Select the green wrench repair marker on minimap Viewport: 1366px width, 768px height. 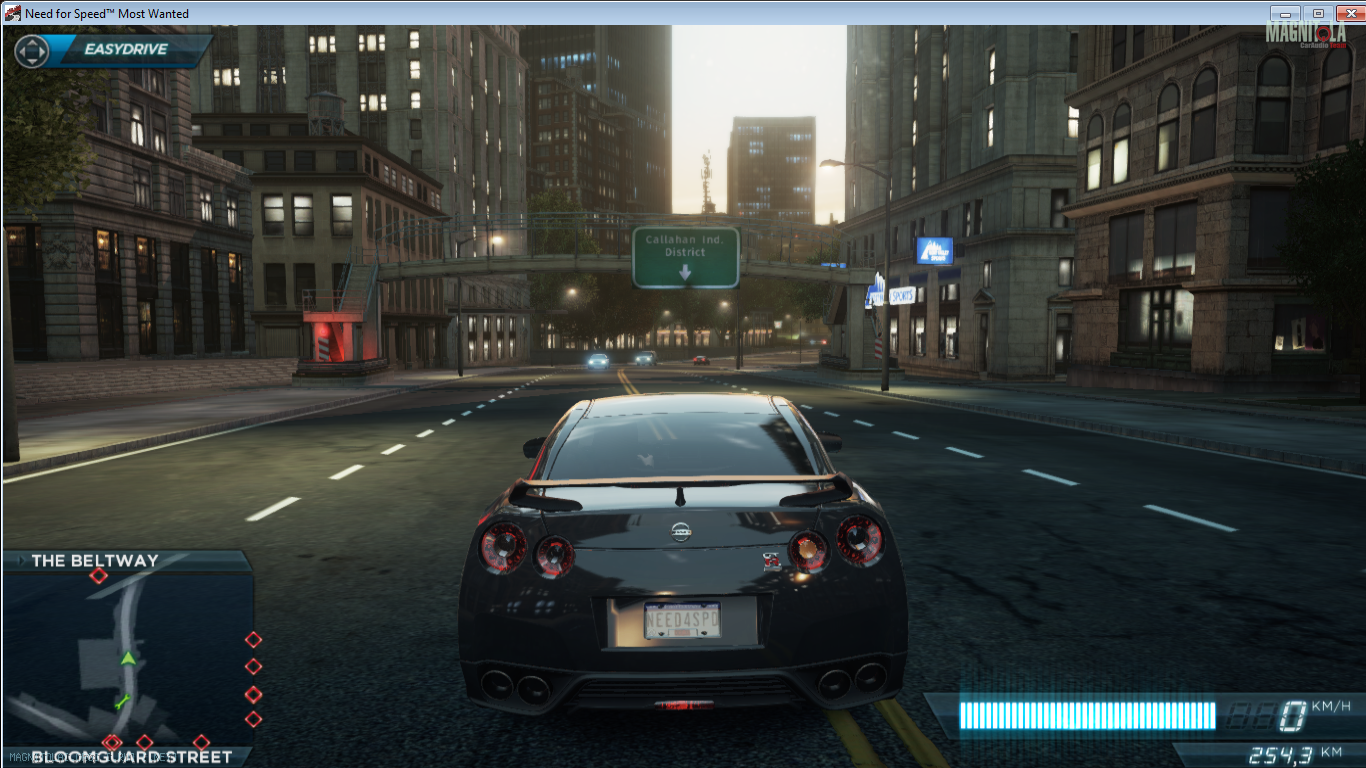123,700
